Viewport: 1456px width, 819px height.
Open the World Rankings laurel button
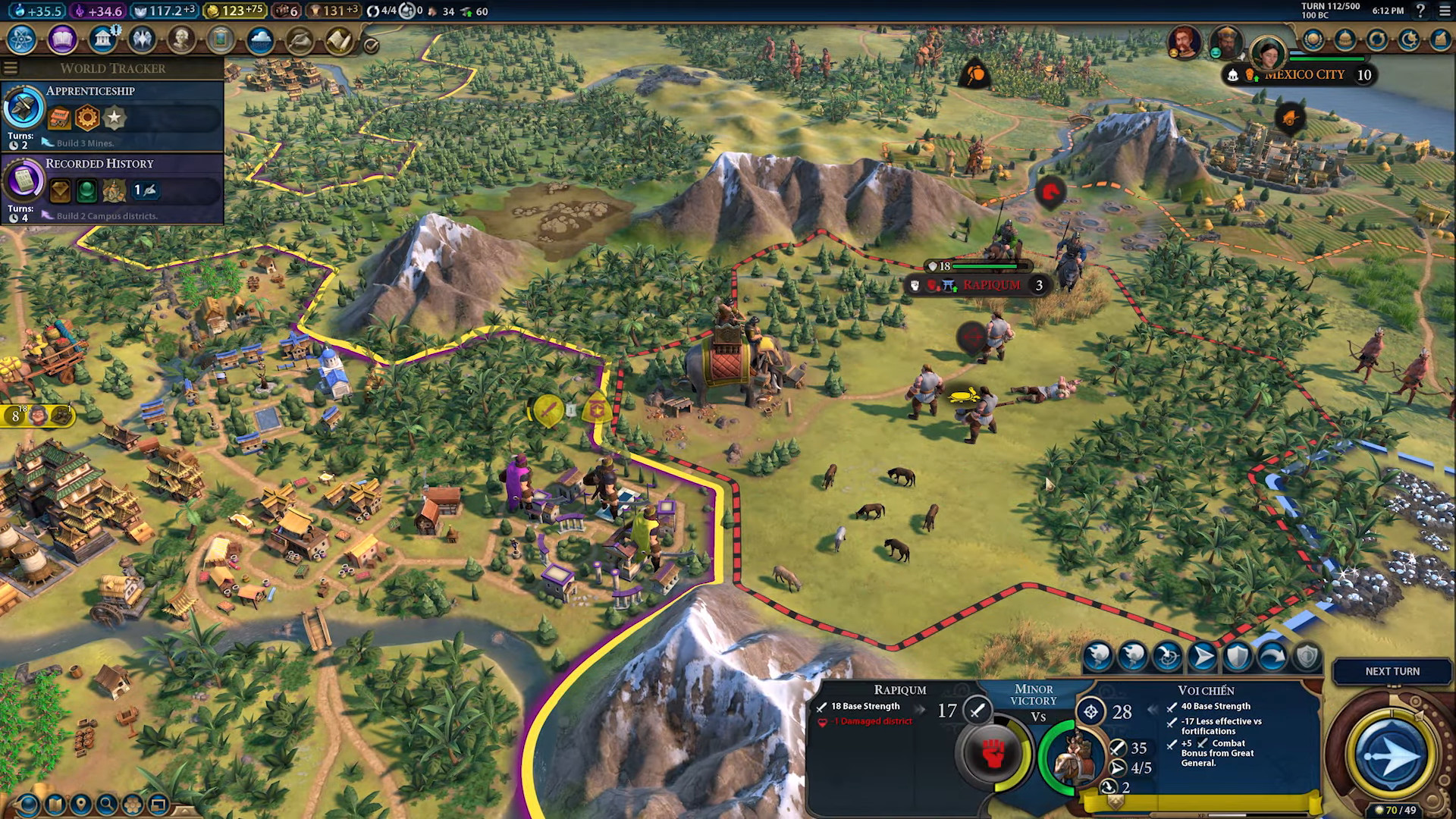[x=1313, y=39]
